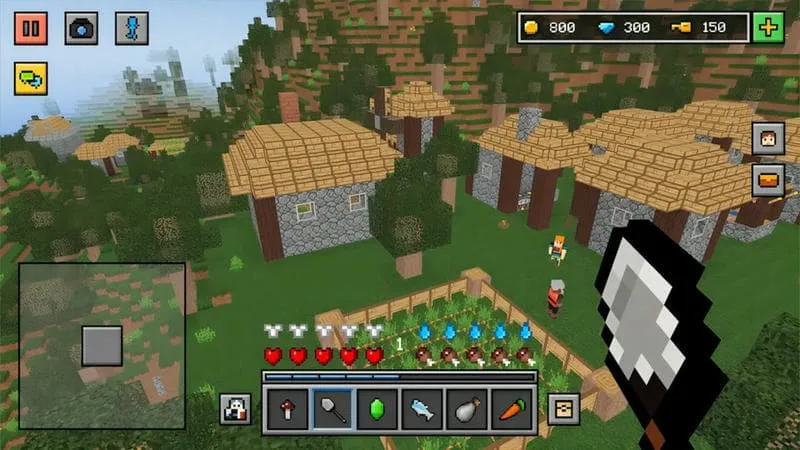Select the carrot hotbar slot

pos(511,410)
